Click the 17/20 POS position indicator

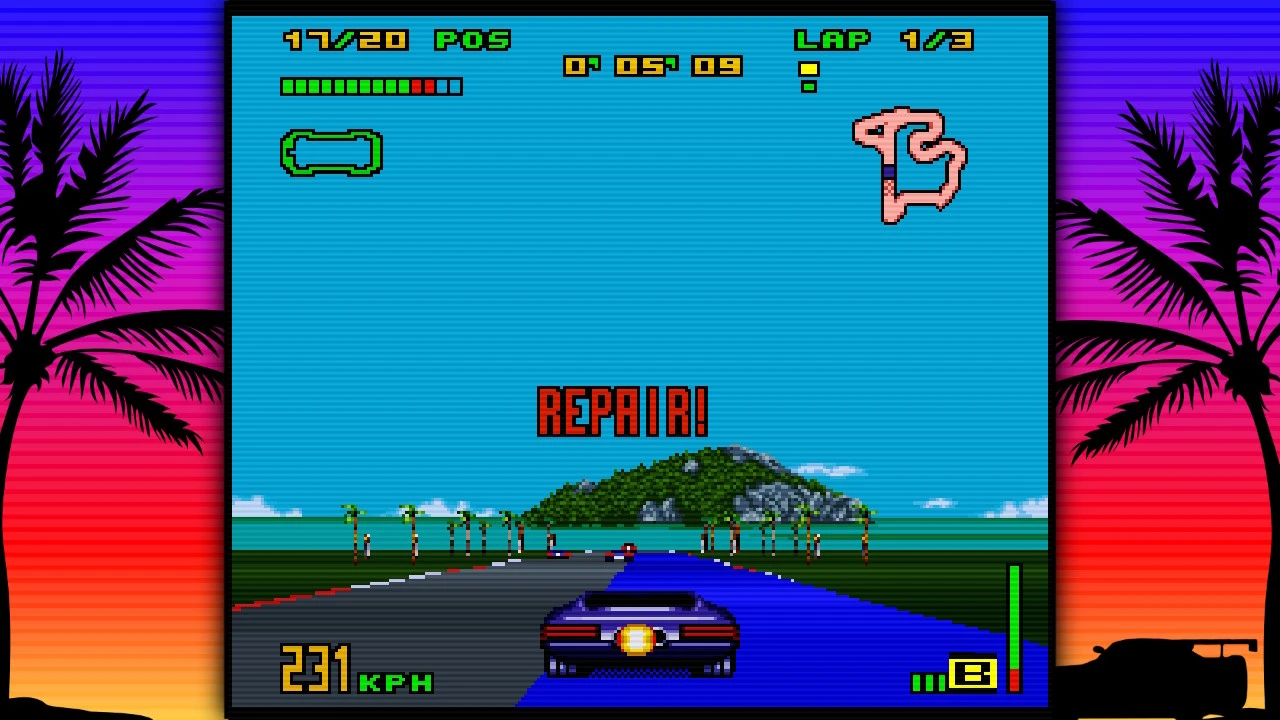393,40
